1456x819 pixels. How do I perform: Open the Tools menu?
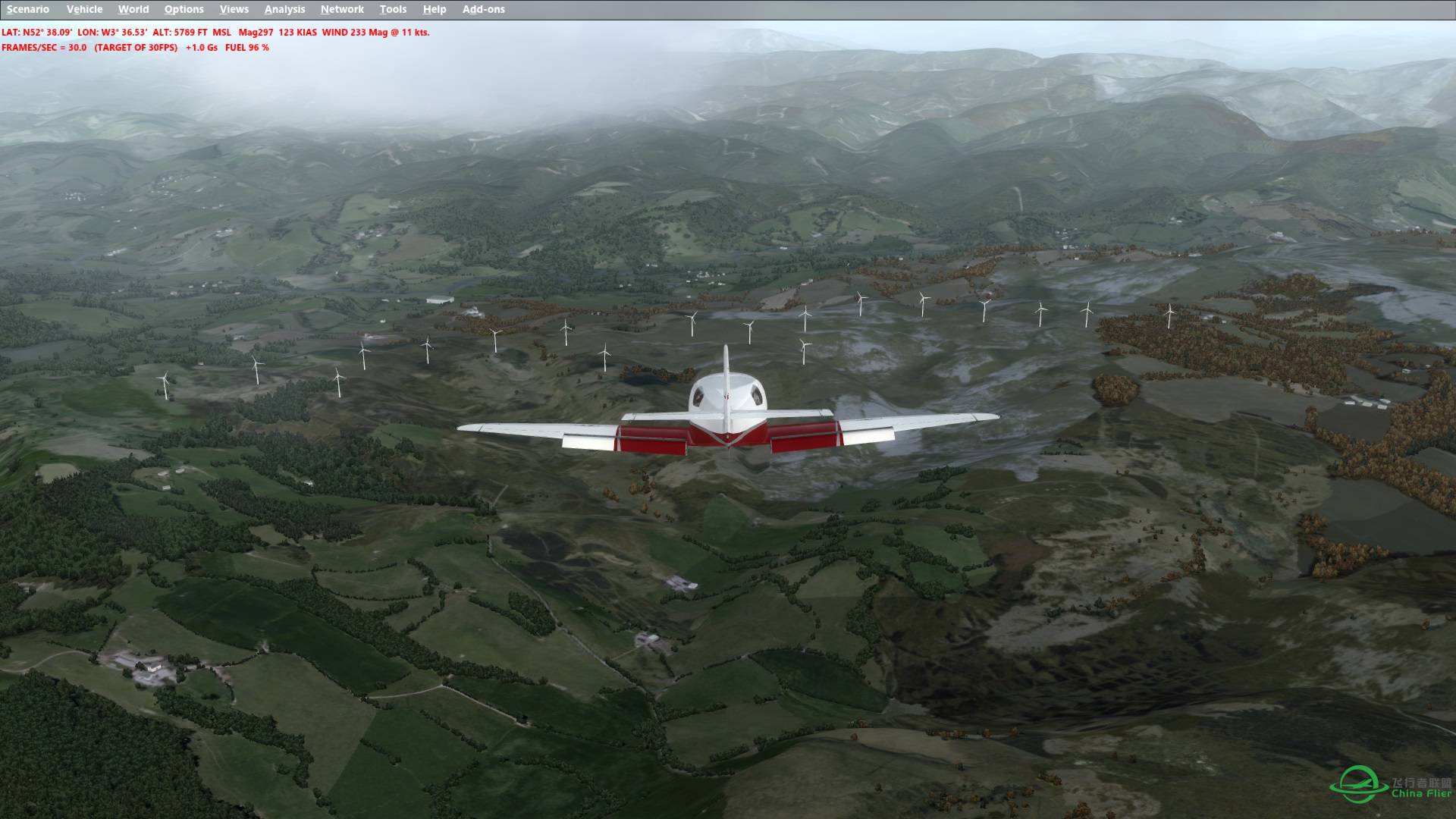(x=393, y=9)
